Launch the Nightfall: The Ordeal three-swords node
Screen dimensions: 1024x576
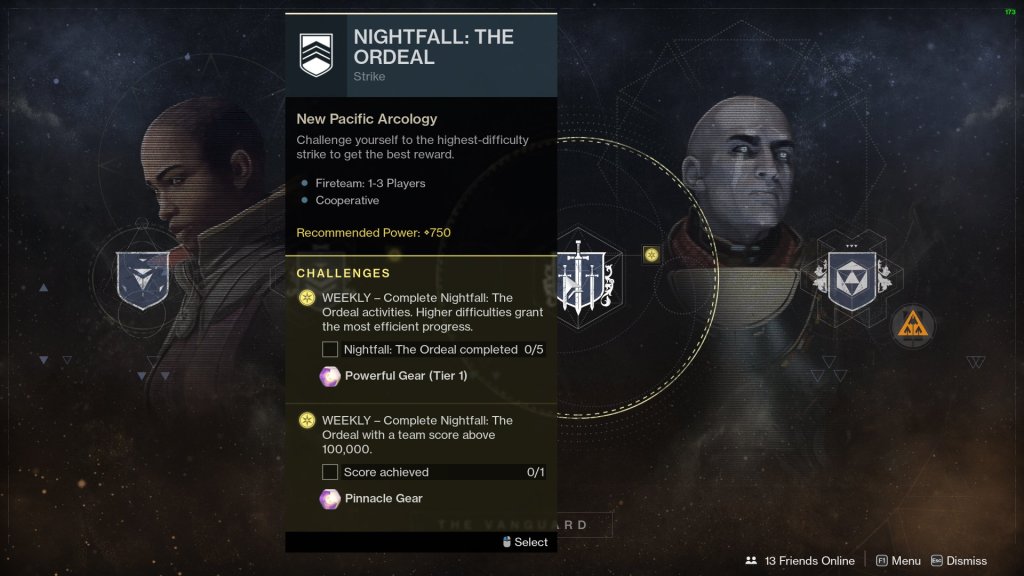[587, 278]
